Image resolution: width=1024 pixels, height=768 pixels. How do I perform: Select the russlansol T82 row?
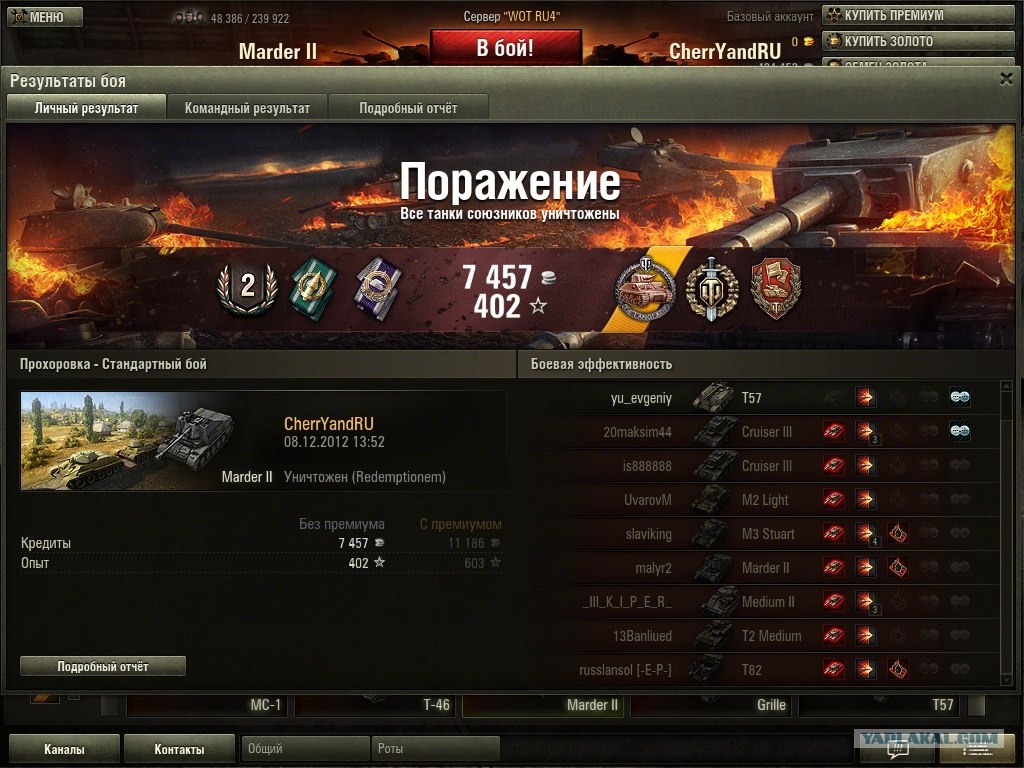[760, 670]
